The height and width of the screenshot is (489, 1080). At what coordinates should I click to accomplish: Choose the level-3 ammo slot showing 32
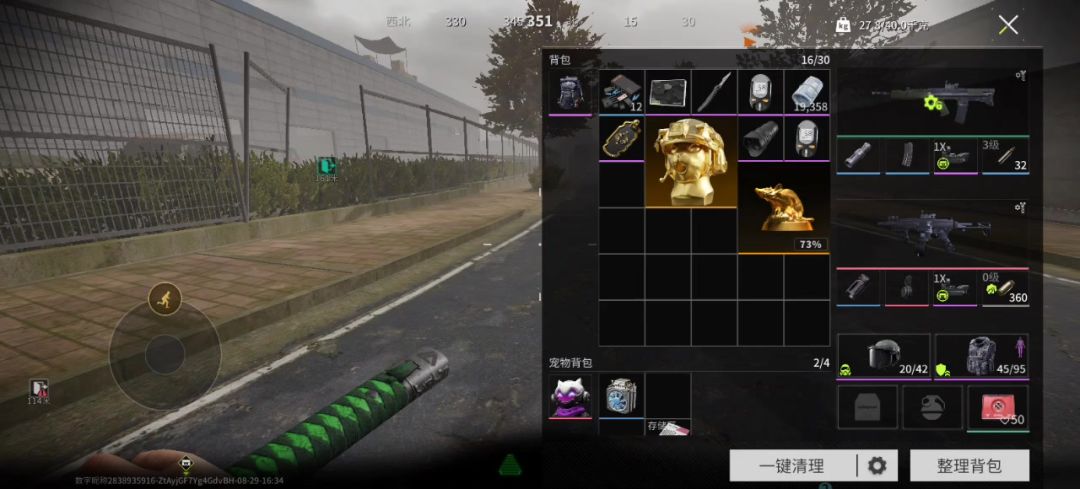coord(1005,155)
